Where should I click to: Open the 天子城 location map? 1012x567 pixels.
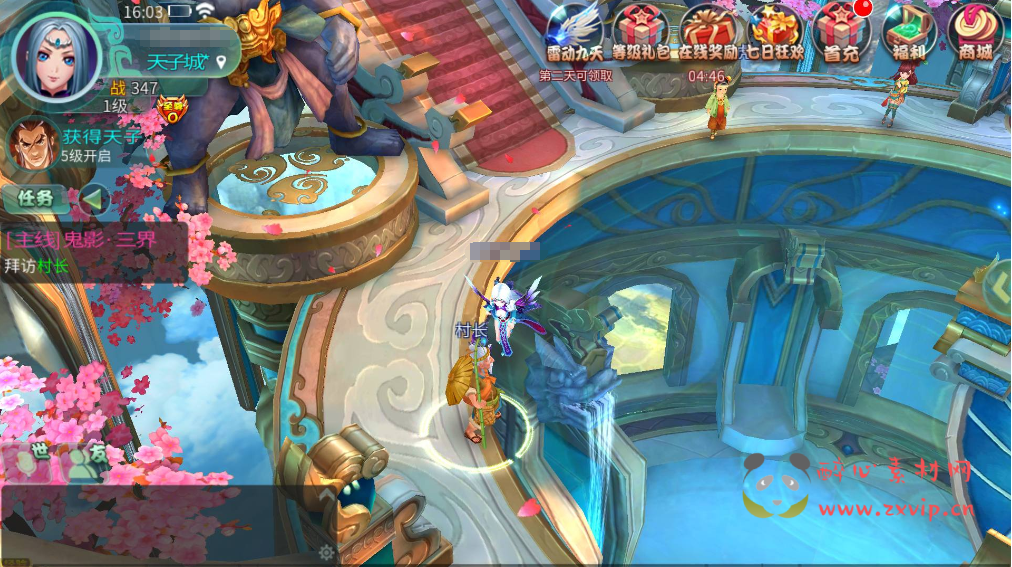click(187, 62)
